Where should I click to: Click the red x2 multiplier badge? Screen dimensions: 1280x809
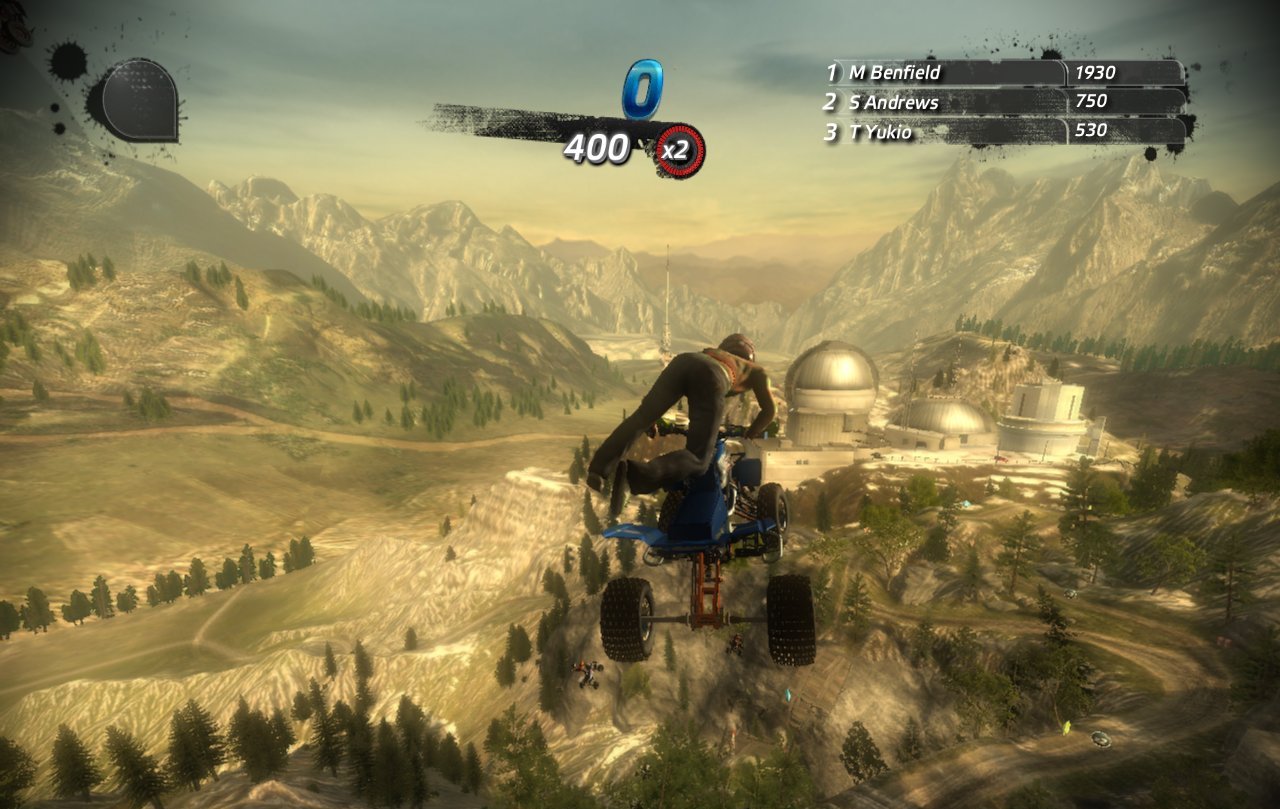[679, 151]
